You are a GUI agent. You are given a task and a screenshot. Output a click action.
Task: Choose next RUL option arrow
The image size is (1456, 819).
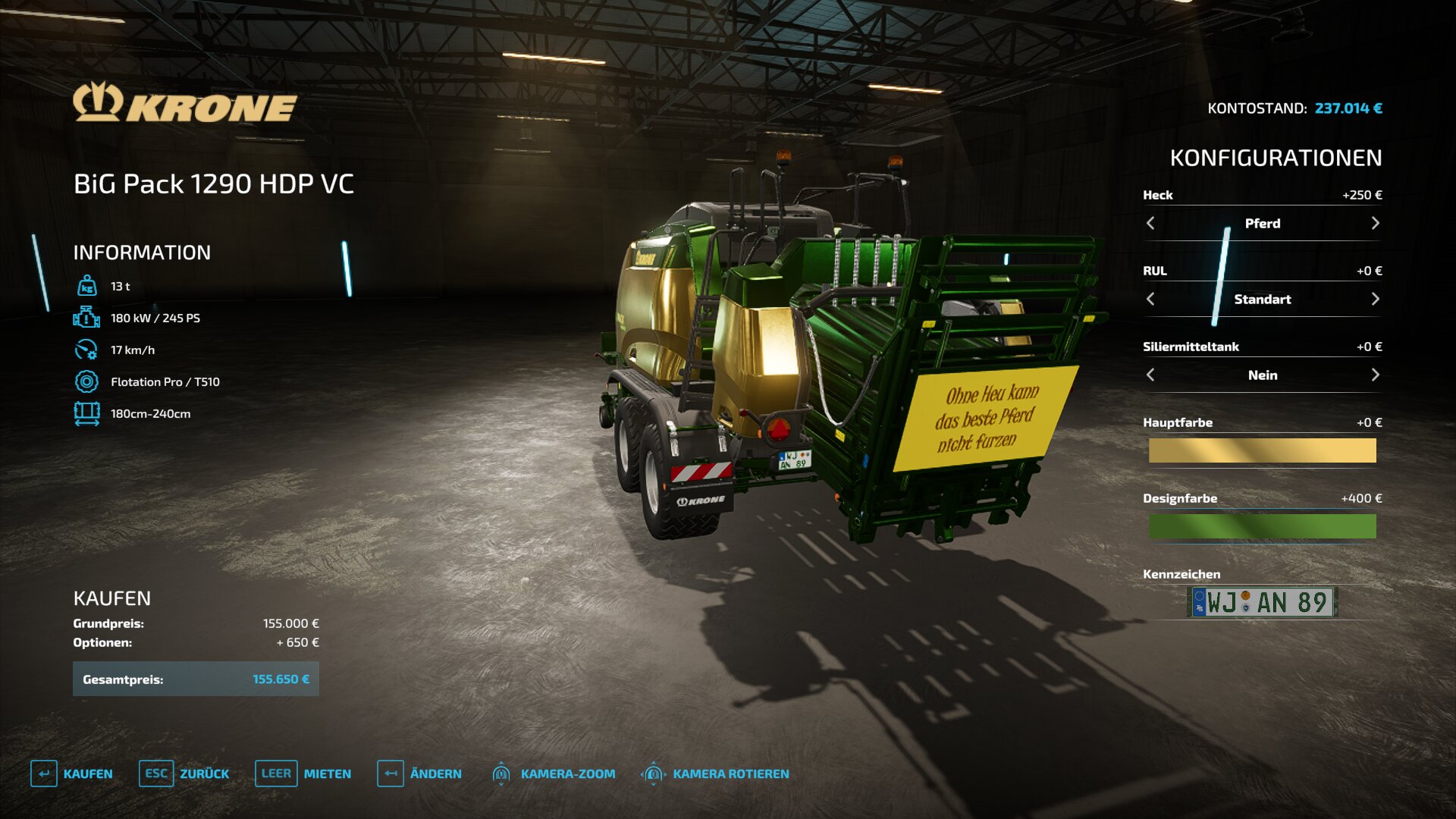[1375, 299]
